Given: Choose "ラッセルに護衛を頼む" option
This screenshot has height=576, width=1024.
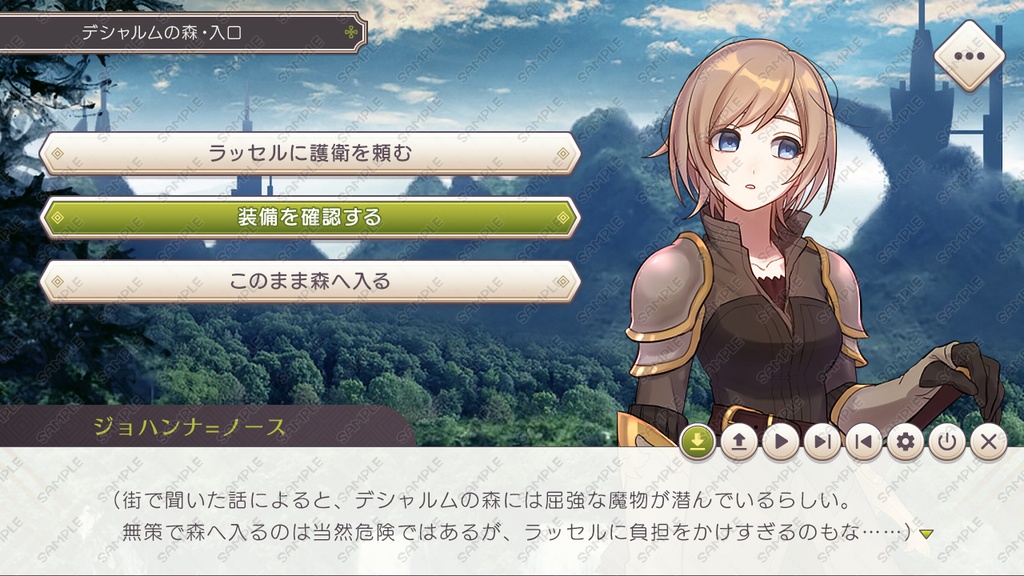Looking at the screenshot, I should pyautogui.click(x=310, y=153).
